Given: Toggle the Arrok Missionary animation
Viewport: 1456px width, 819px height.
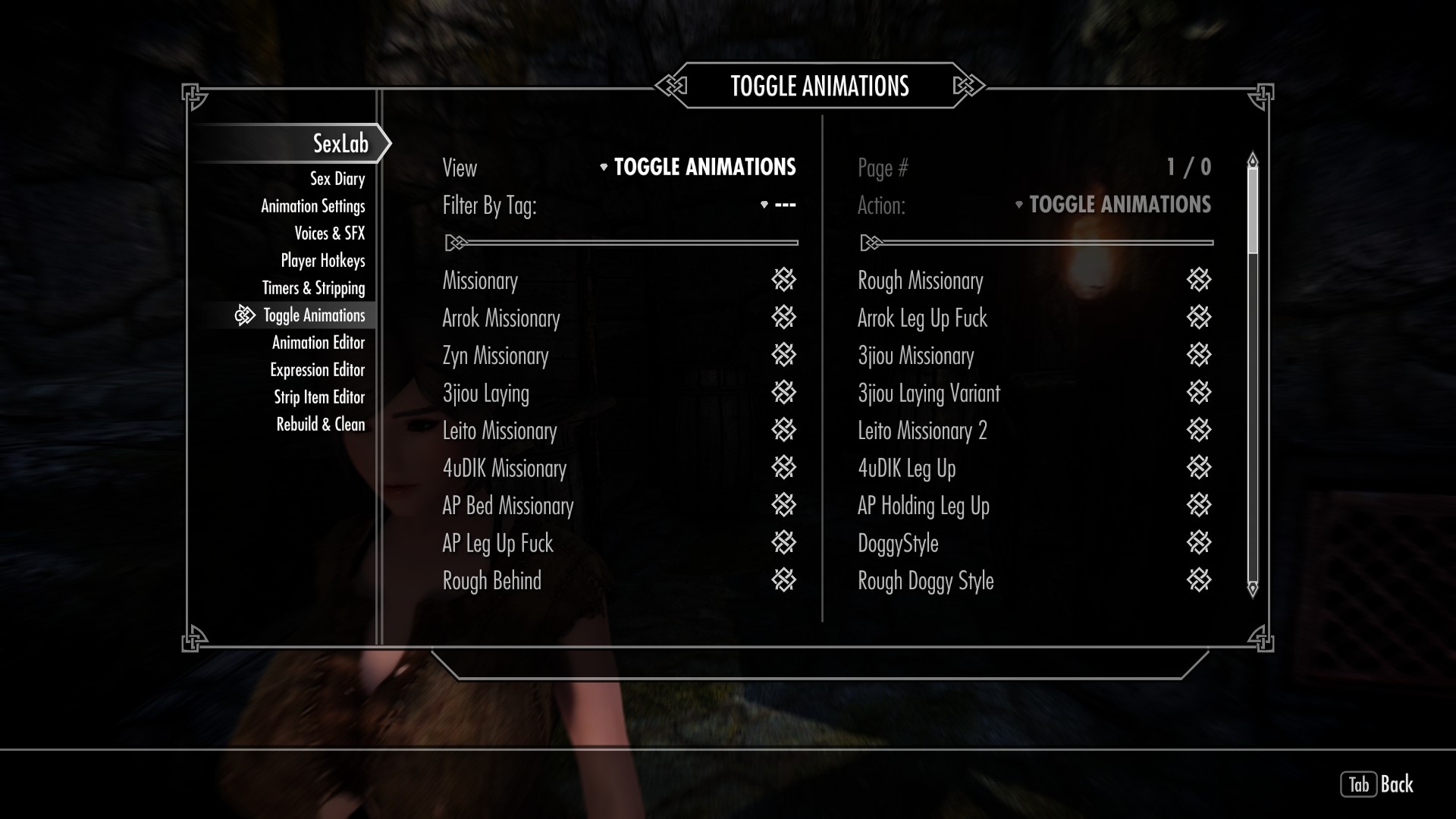Looking at the screenshot, I should [x=783, y=318].
